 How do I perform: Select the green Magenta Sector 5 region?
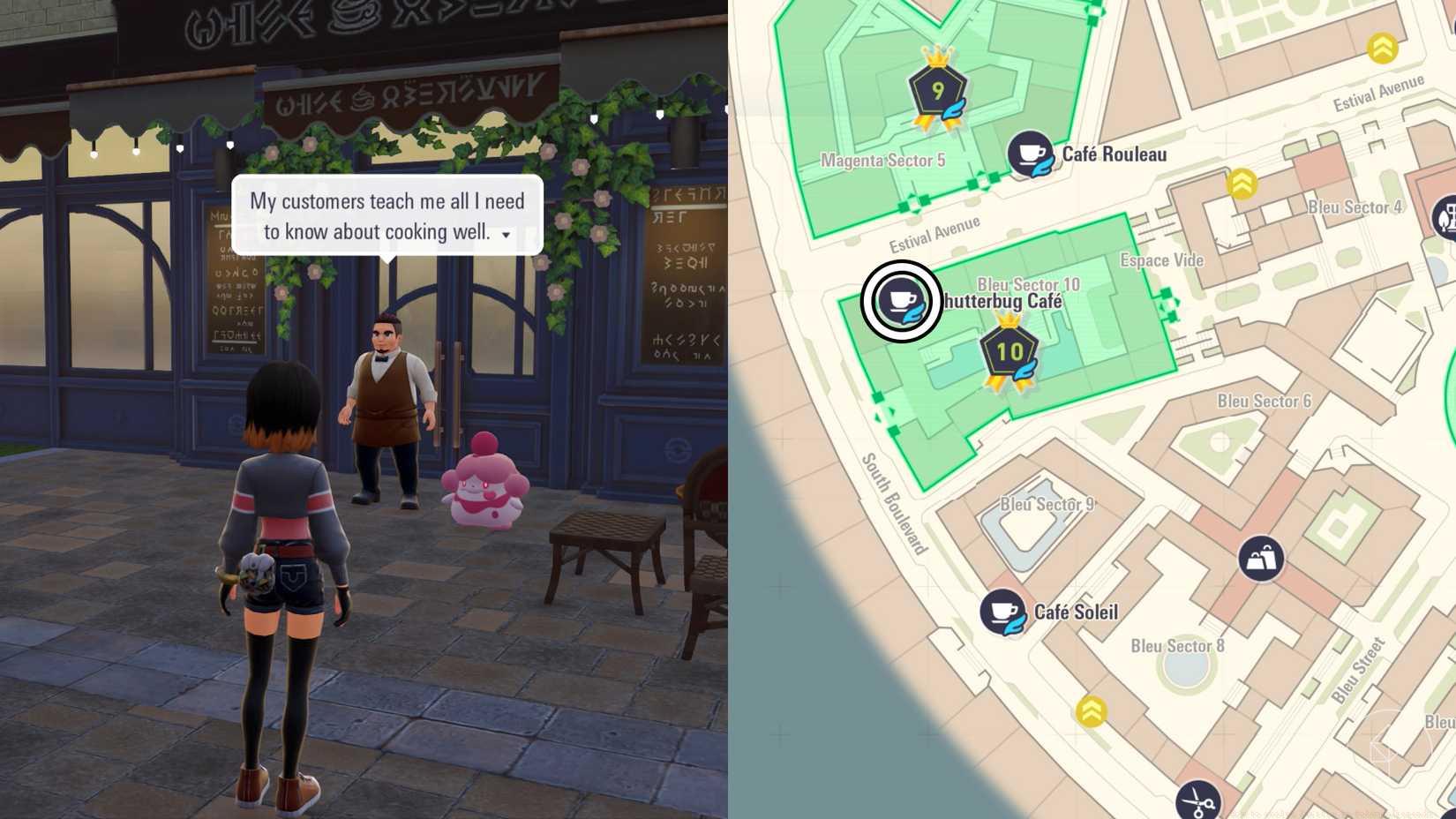882,159
